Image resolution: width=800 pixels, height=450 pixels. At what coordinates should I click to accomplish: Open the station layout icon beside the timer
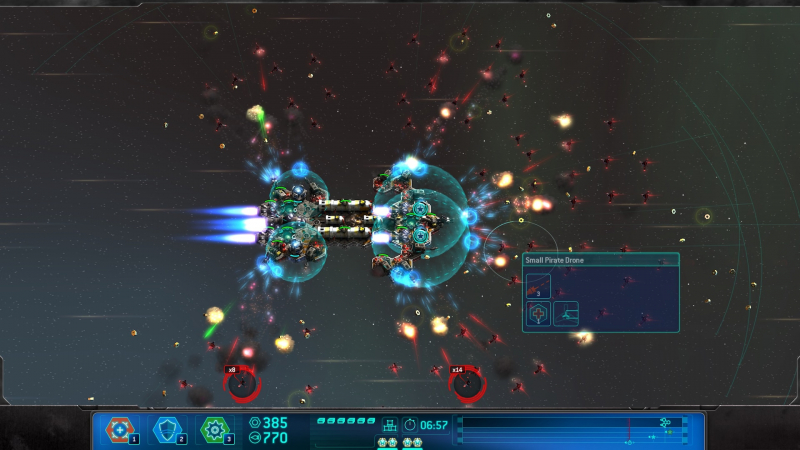point(390,425)
